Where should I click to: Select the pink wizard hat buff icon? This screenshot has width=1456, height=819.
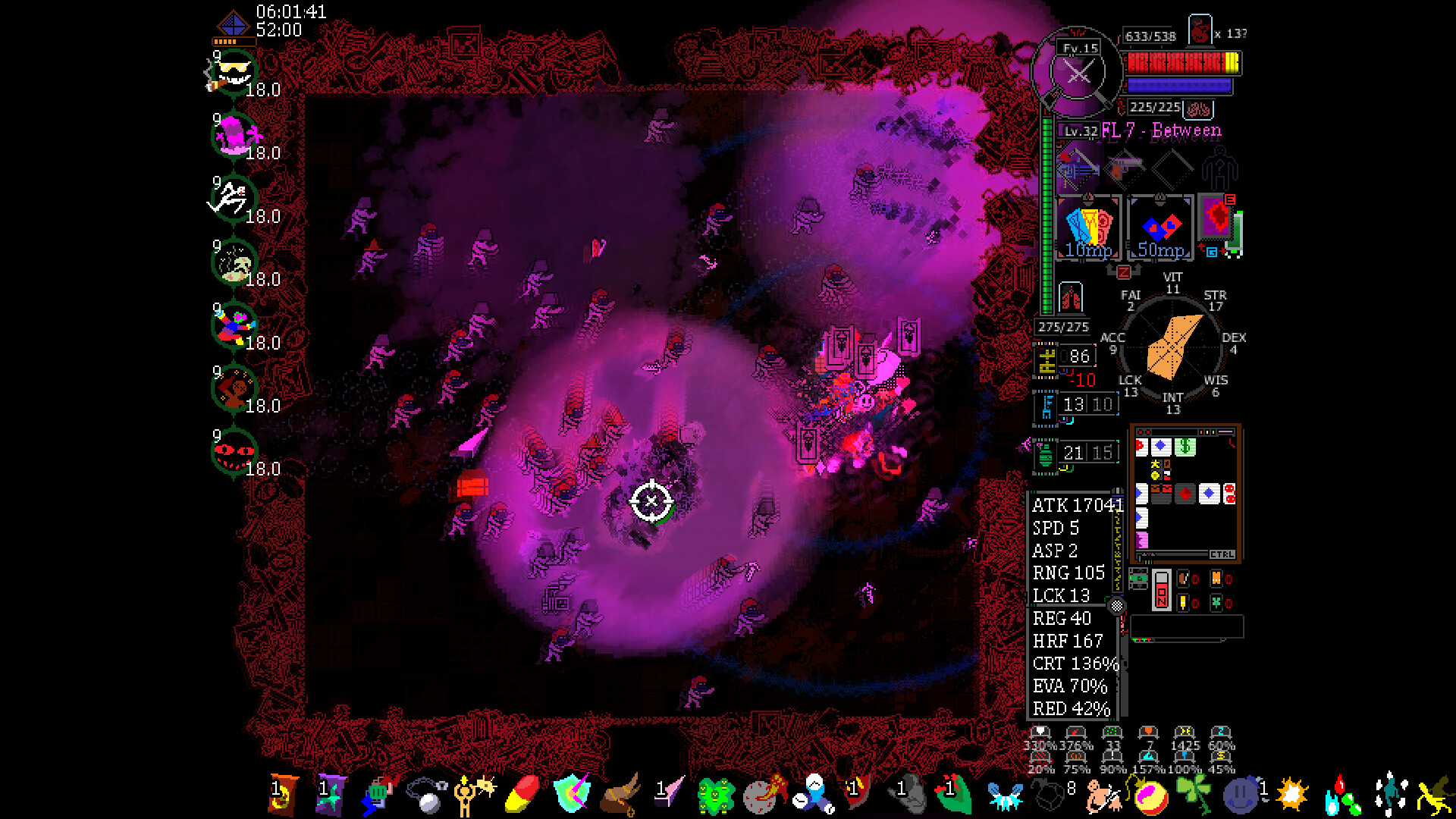(234, 137)
